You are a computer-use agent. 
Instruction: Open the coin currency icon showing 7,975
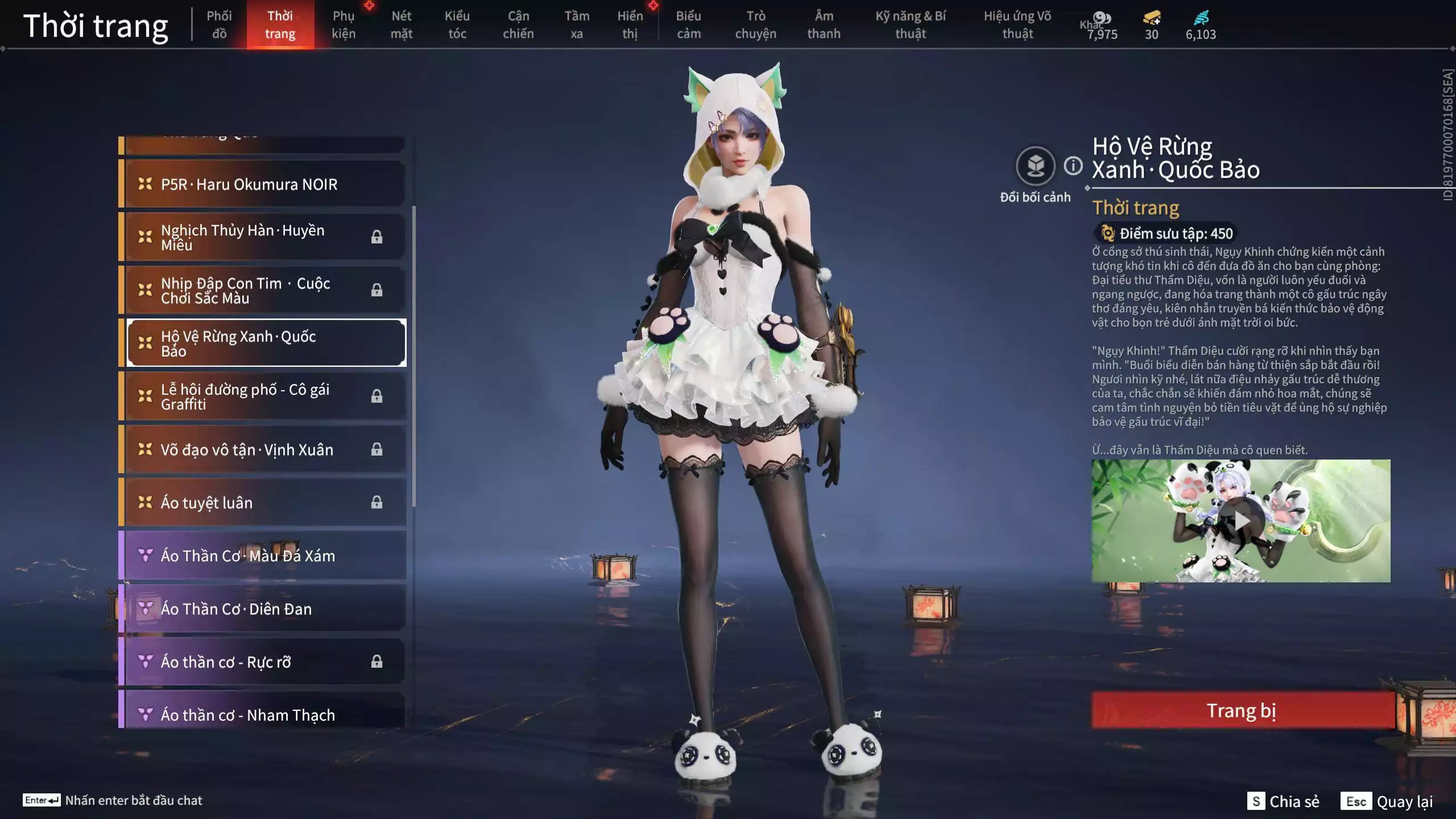click(x=1103, y=17)
